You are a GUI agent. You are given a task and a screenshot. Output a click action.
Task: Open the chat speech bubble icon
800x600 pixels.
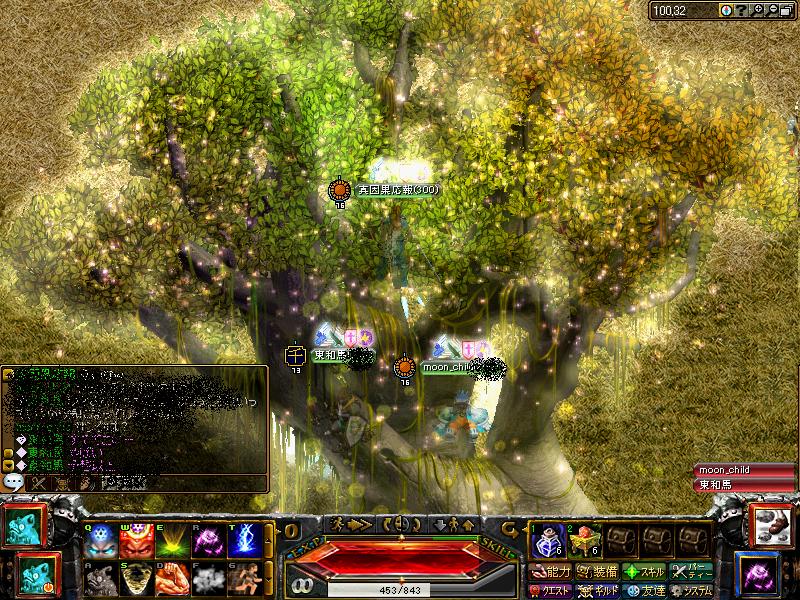(14, 482)
